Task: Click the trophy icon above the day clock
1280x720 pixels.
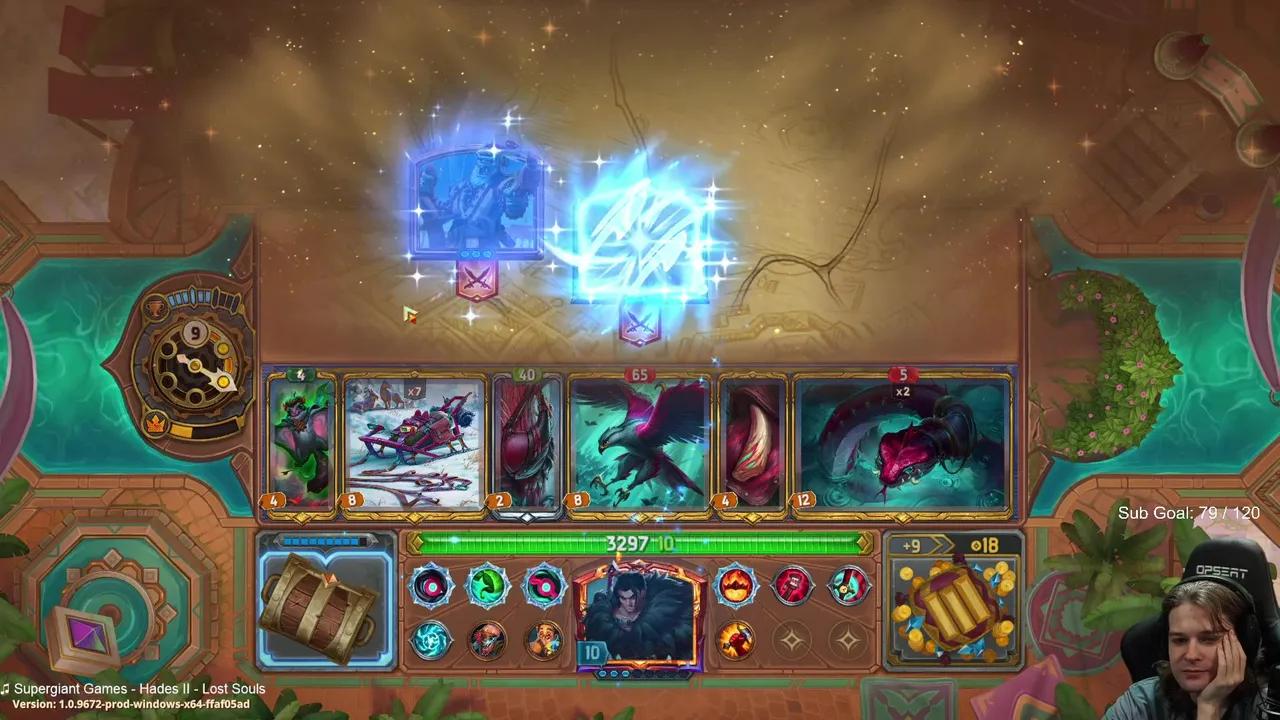Action: 155,307
